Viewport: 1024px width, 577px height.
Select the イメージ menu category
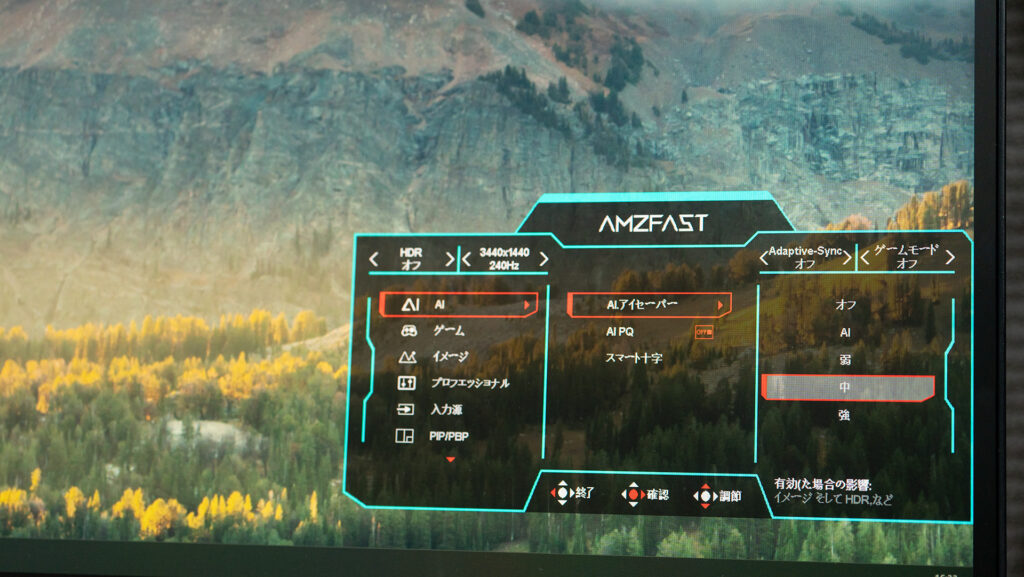[450, 357]
